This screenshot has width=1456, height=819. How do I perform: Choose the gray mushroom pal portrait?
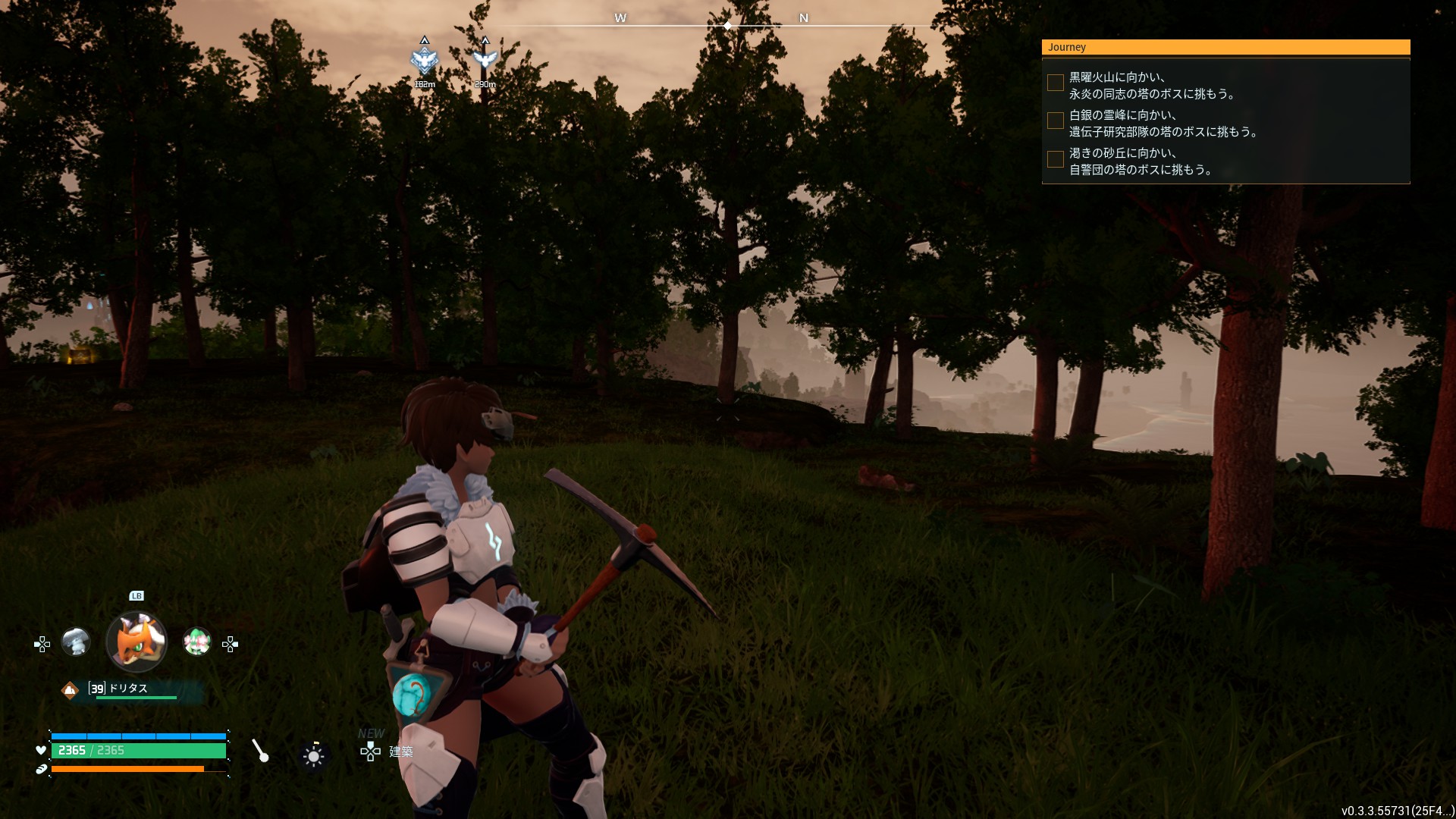(76, 642)
